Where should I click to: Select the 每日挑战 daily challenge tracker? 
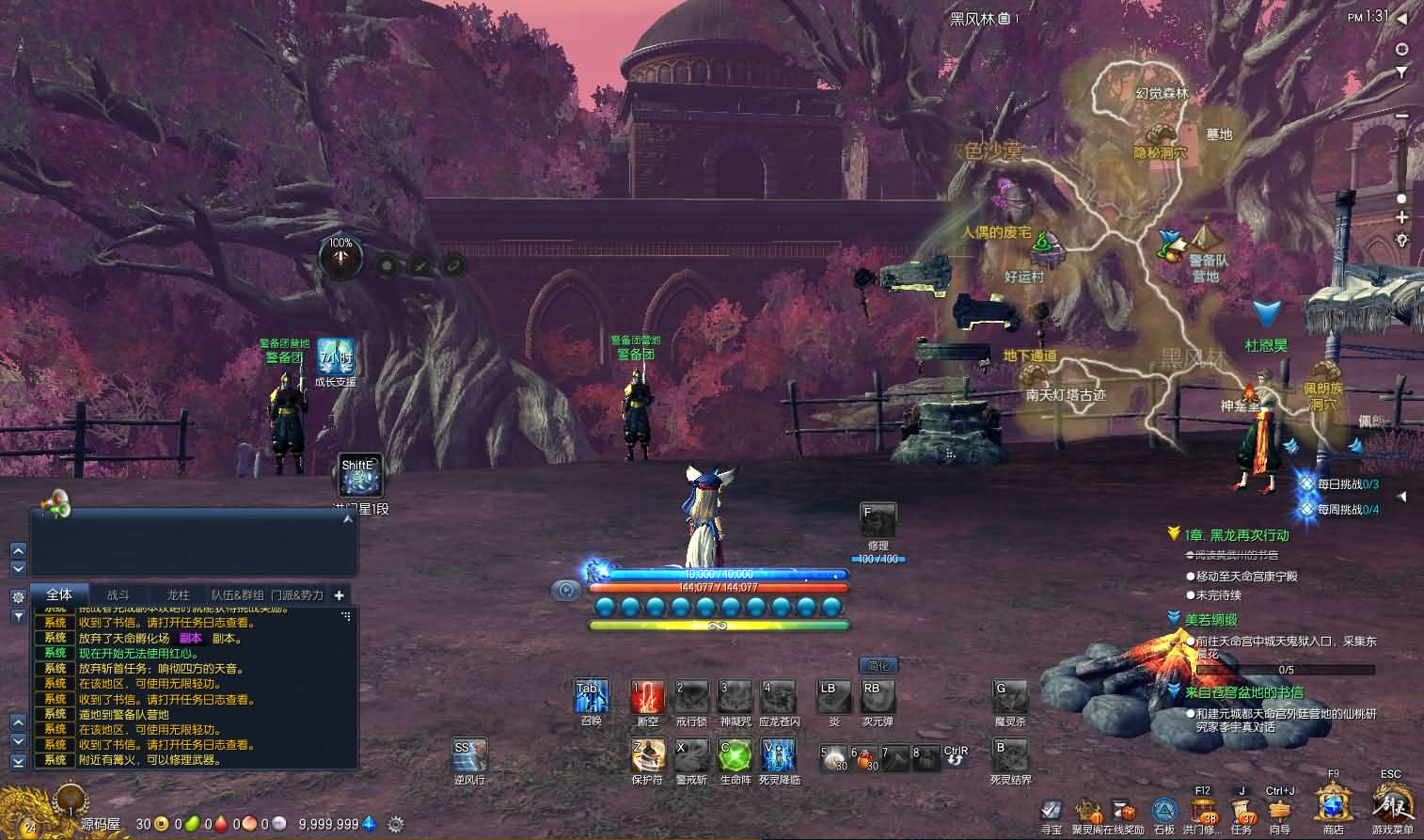pyautogui.click(x=1347, y=484)
